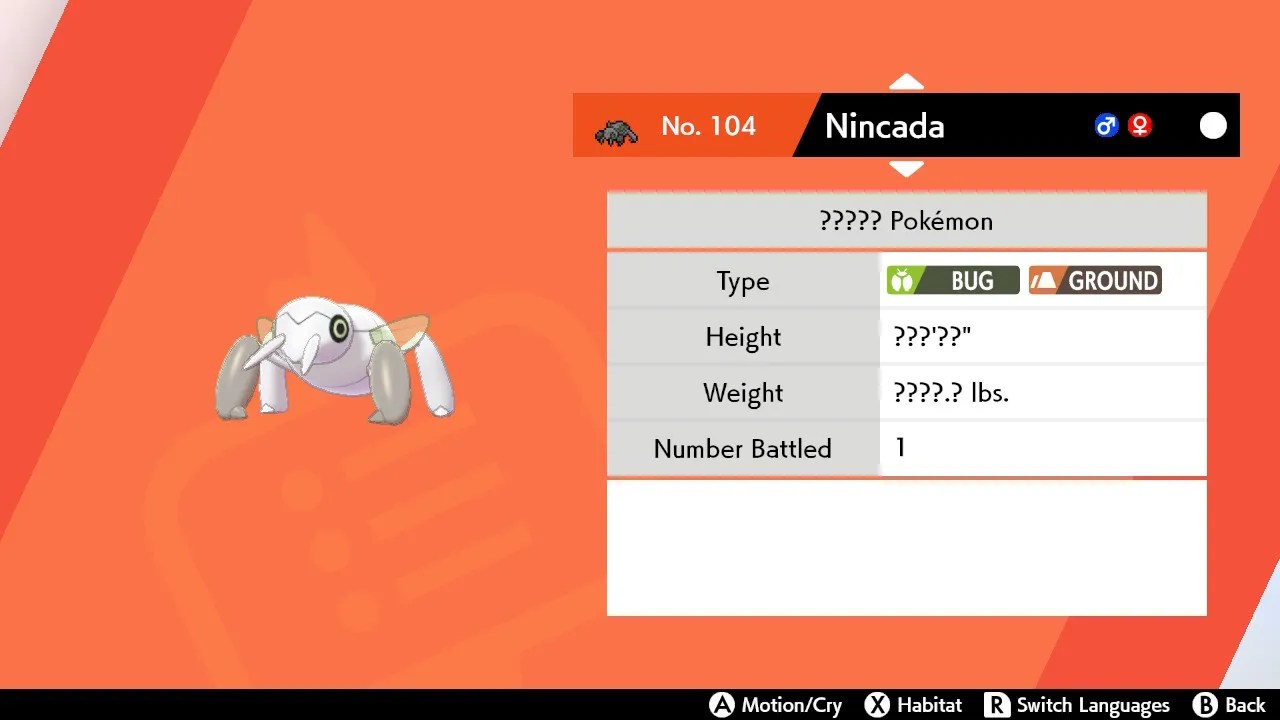This screenshot has width=1280, height=720.
Task: Click the down arrow below the name banner
Action: 906,170
